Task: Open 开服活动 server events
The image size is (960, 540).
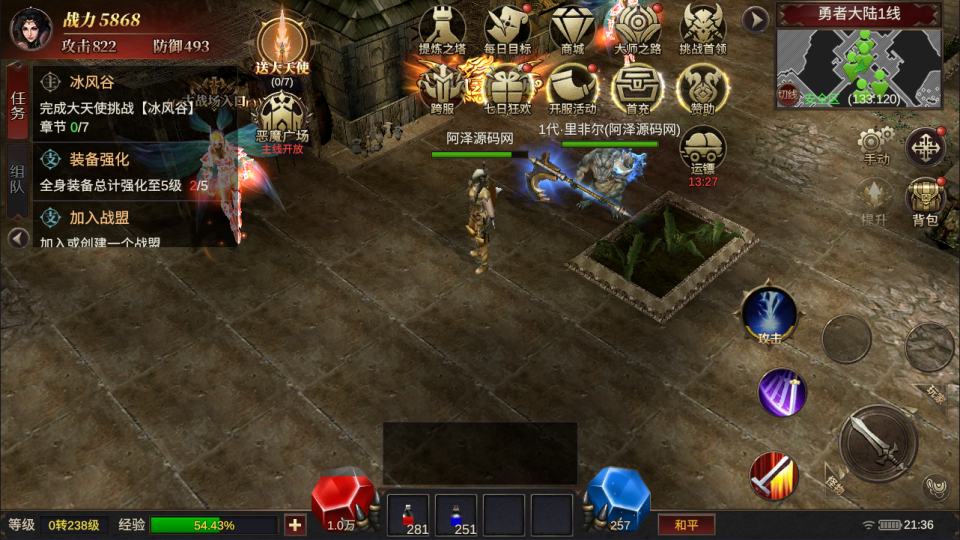Action: coord(572,87)
